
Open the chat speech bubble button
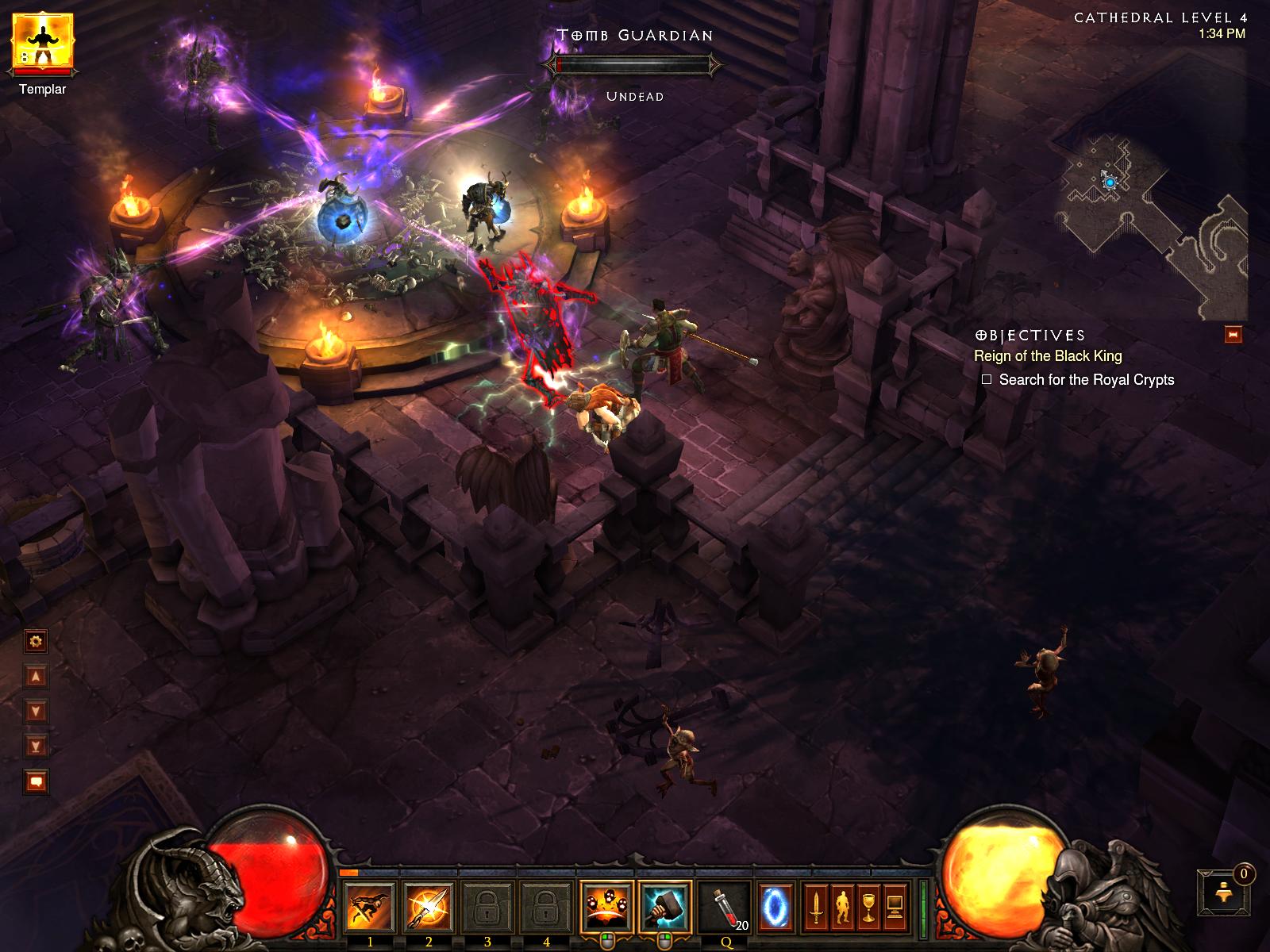click(36, 782)
